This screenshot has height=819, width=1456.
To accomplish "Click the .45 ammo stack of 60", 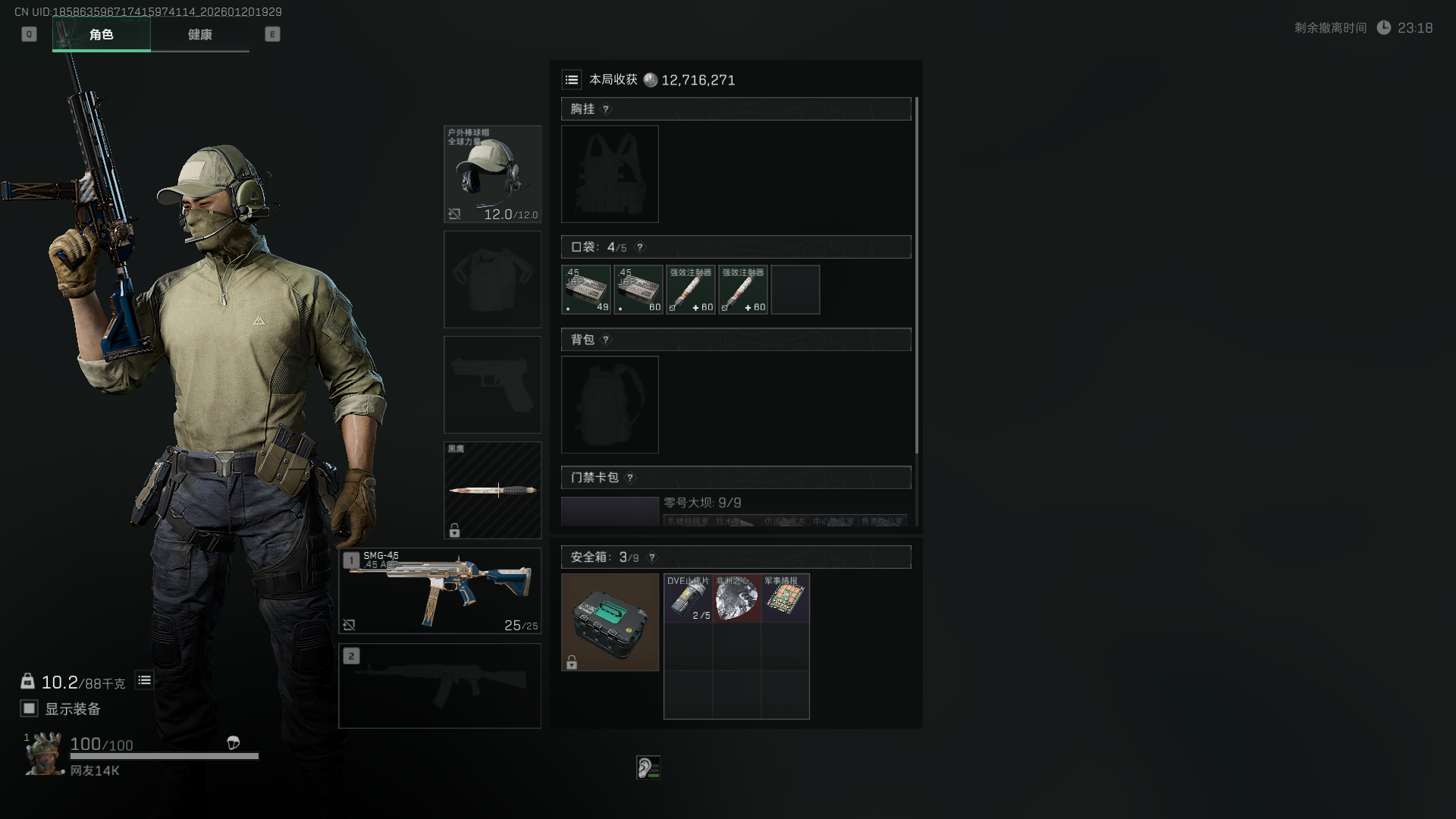I will tap(639, 290).
